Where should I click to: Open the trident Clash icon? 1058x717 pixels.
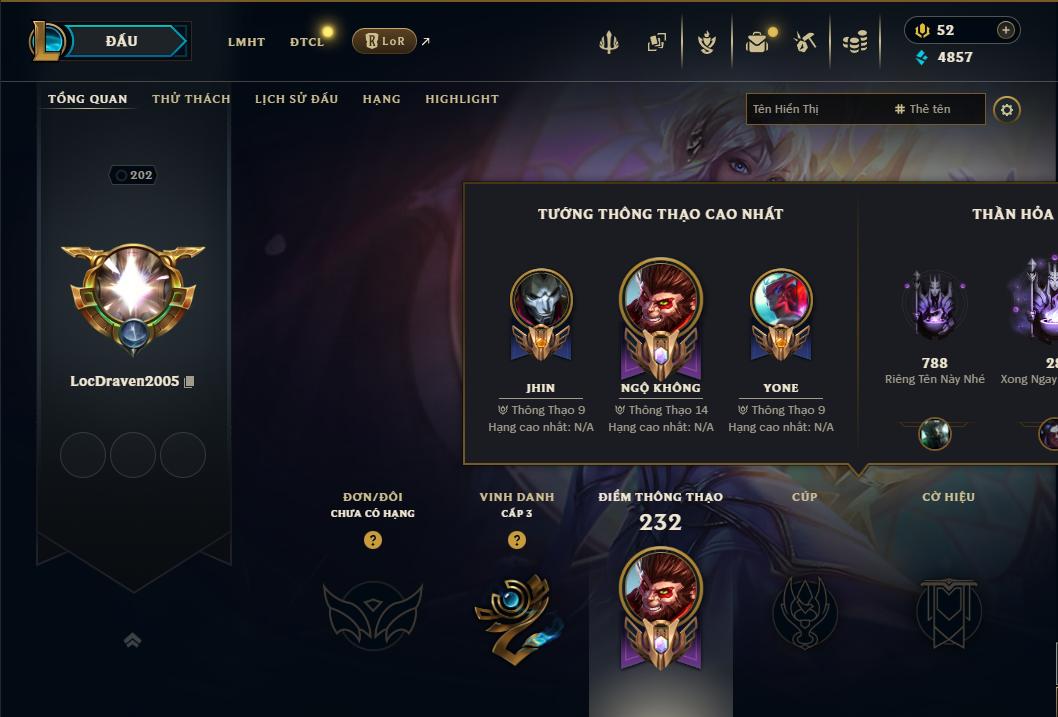[x=609, y=42]
